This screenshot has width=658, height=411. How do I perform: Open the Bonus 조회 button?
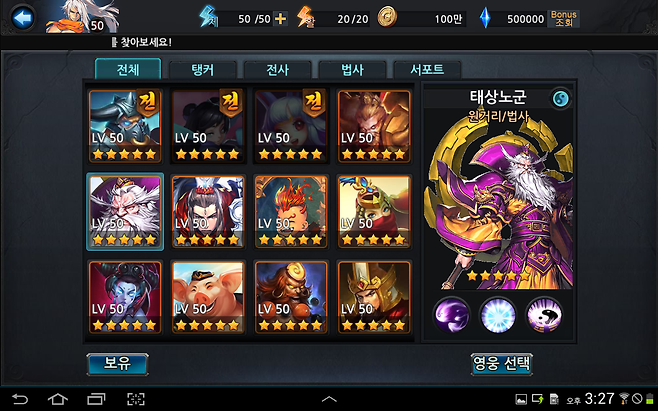point(564,19)
